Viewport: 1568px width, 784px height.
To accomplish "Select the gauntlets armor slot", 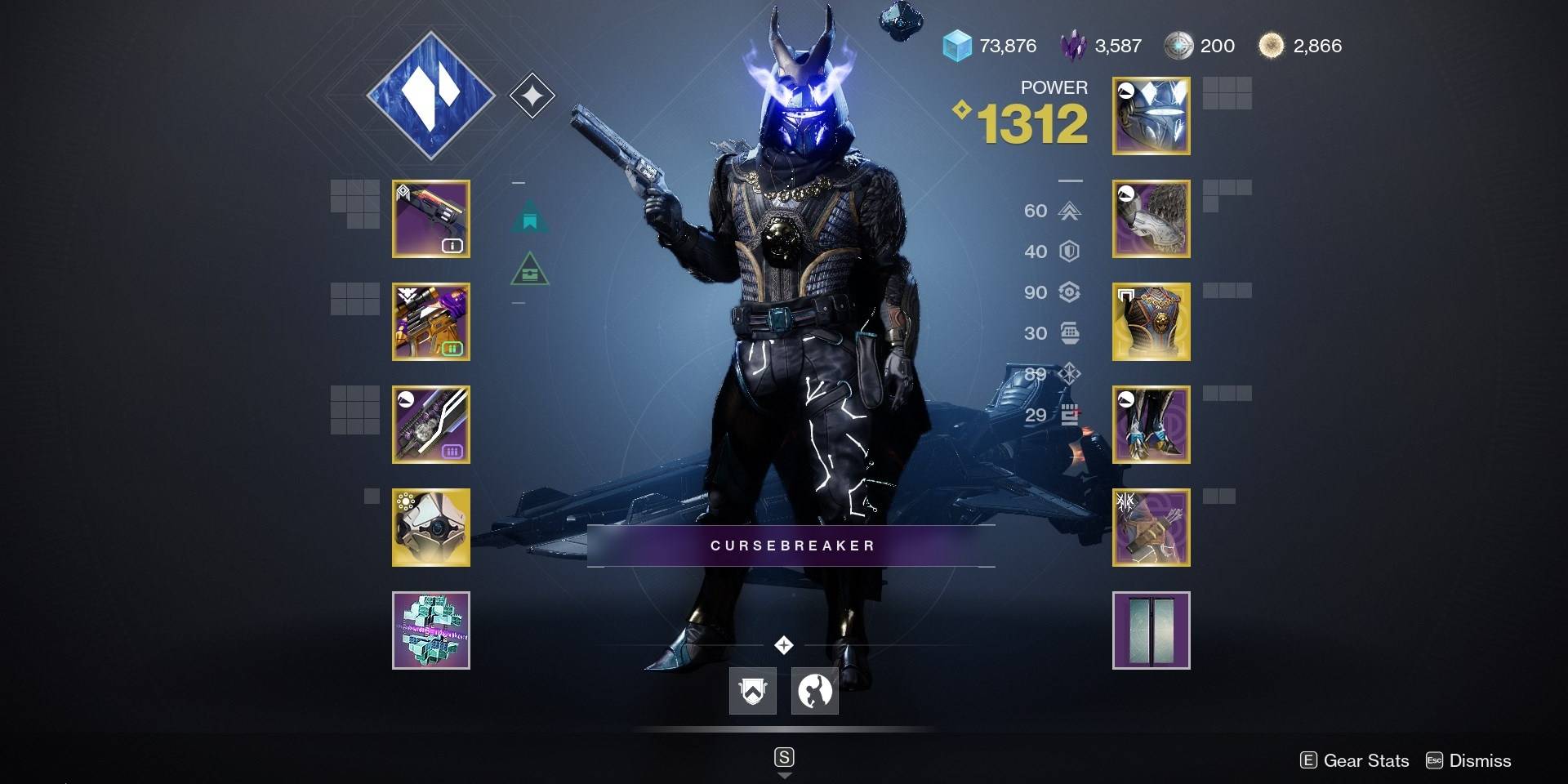I will (x=1151, y=219).
